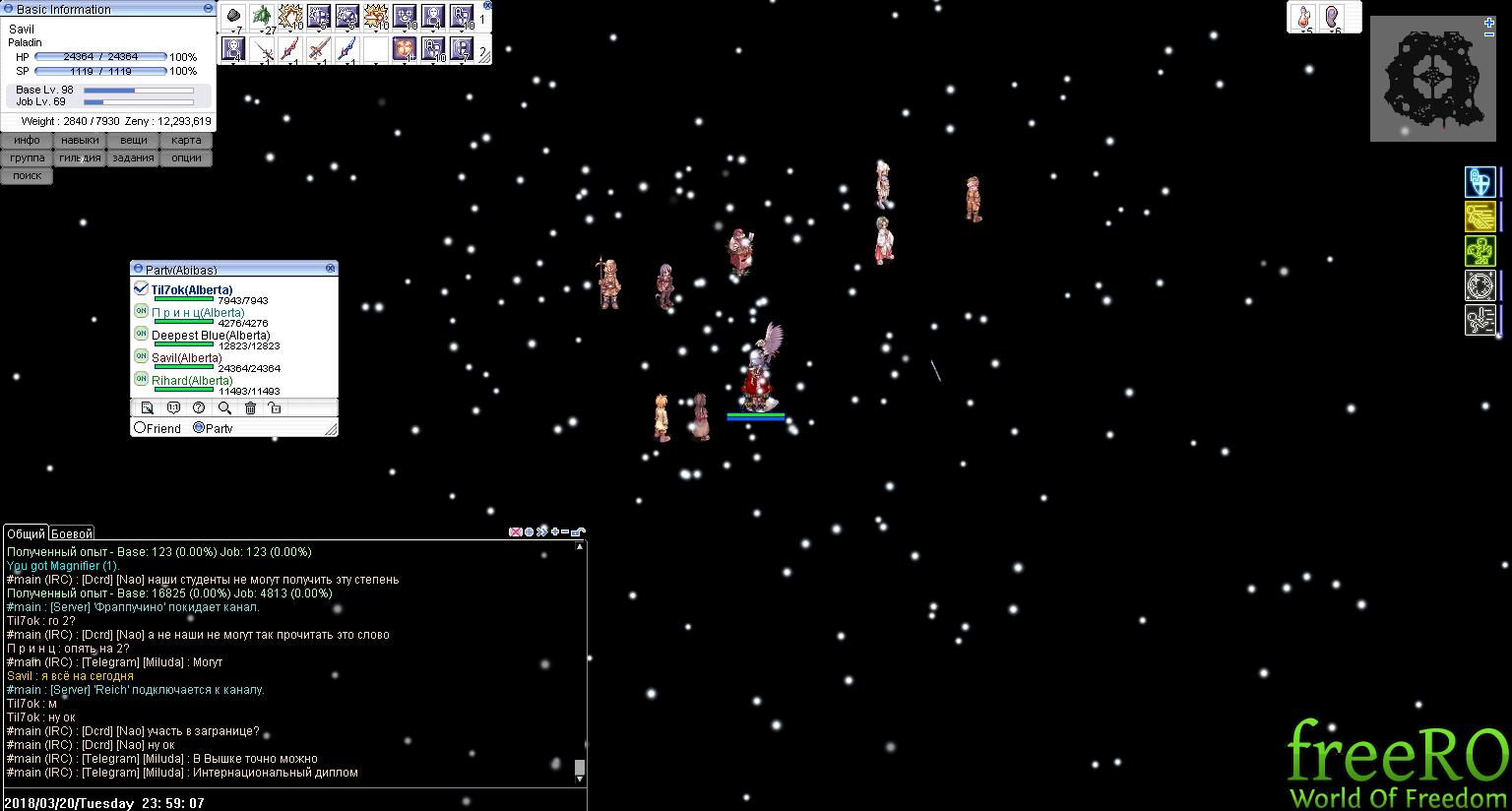1512x811 pixels.
Task: Select the green leaf item hotkey slot
Action: coord(263,17)
